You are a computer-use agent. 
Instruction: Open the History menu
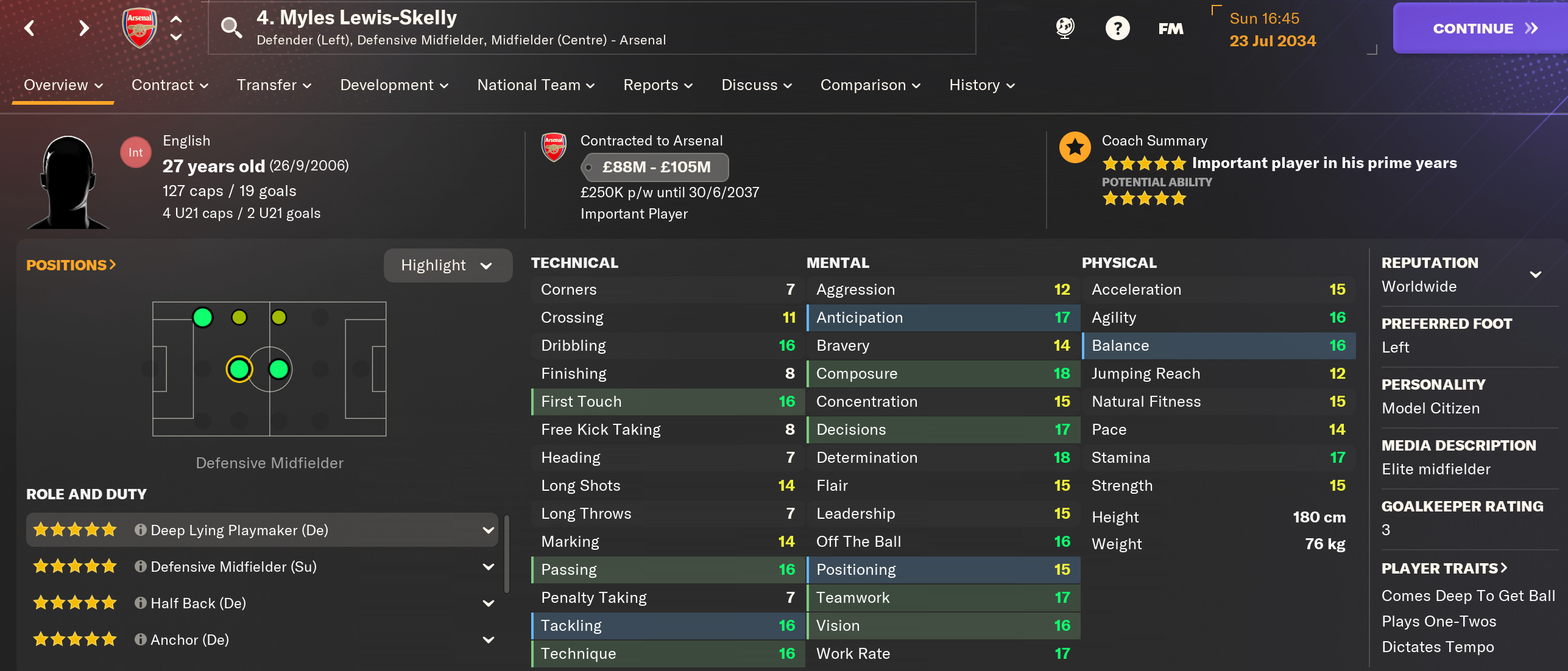coord(980,85)
